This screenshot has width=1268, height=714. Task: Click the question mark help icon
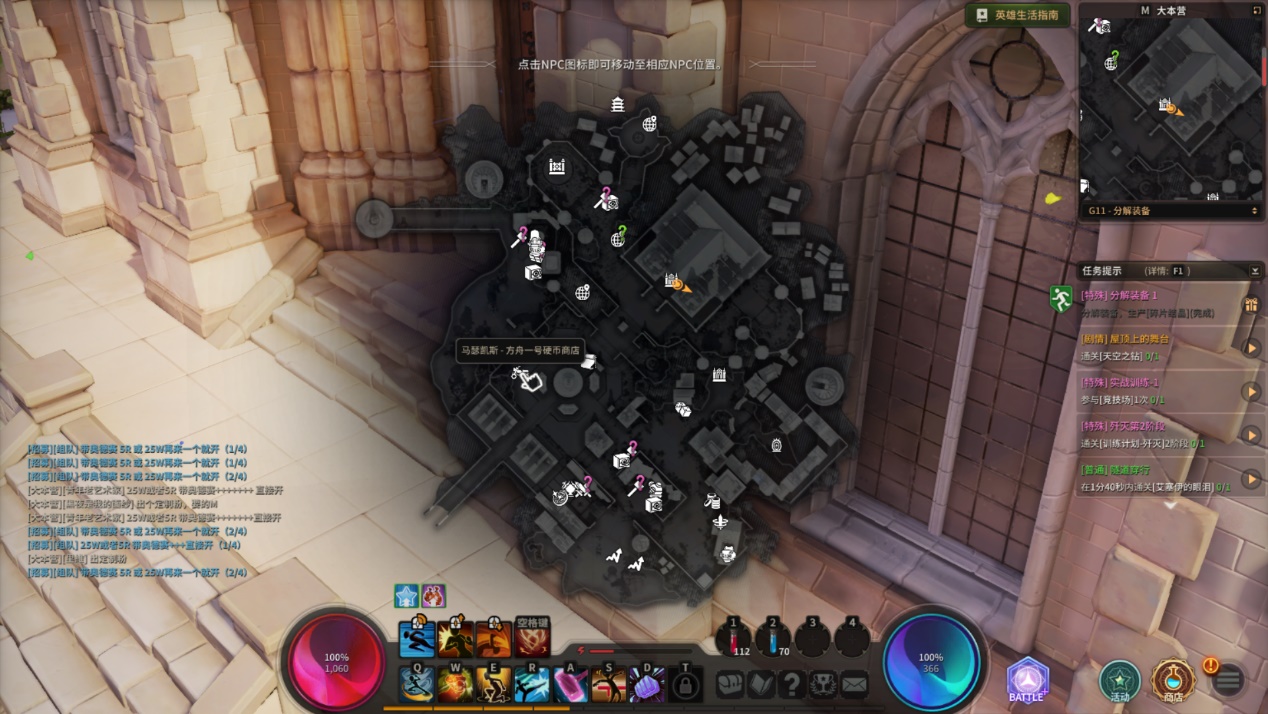point(792,685)
